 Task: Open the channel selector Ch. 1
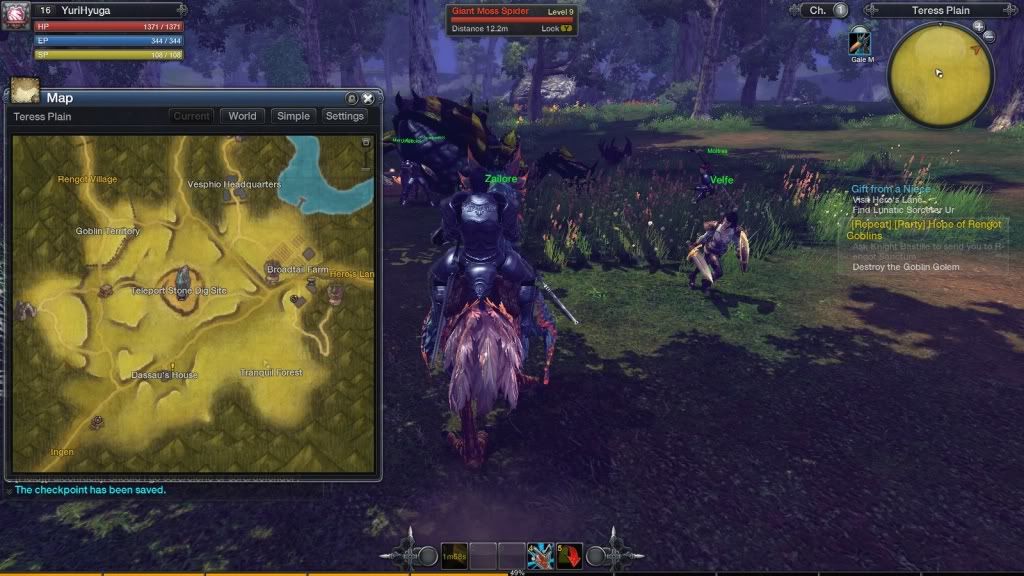[824, 10]
